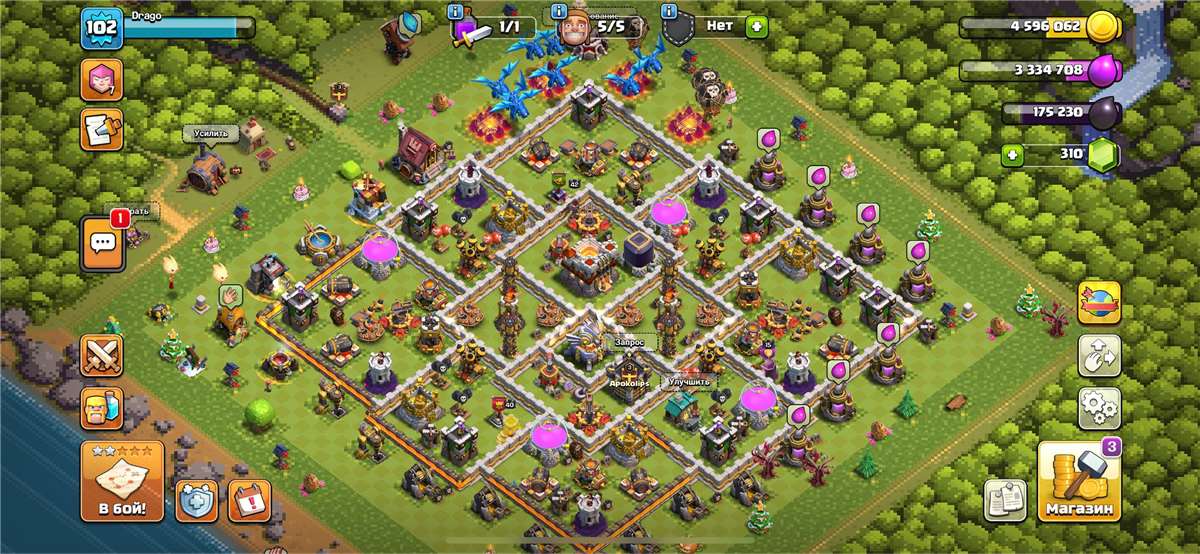Open the chat with one notification
The width and height of the screenshot is (1200, 554).
(x=102, y=241)
